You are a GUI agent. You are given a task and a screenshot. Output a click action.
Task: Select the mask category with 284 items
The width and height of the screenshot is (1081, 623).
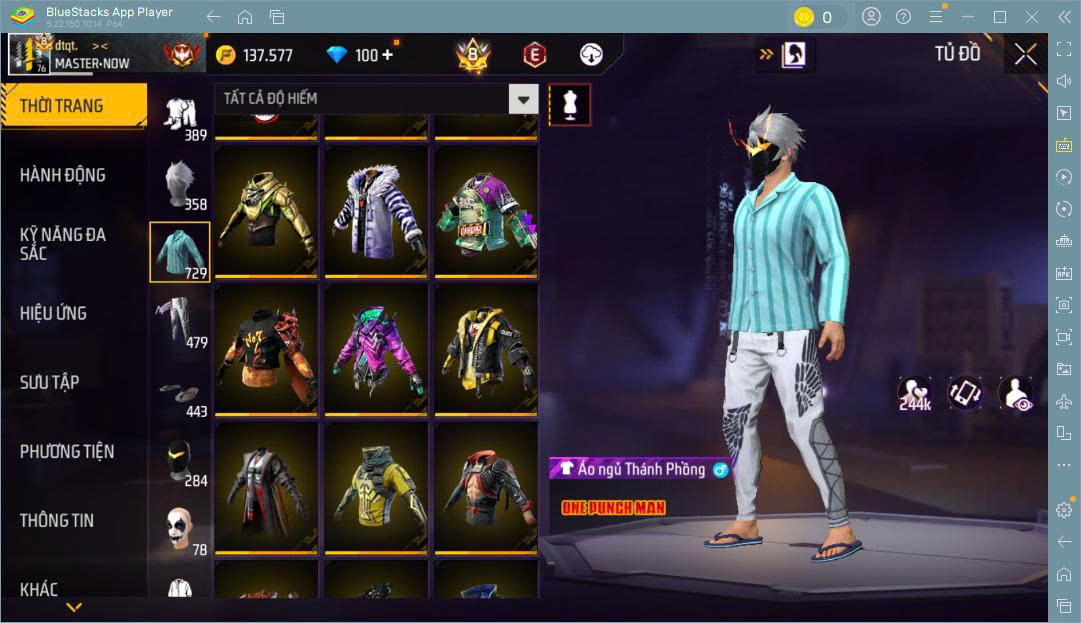point(180,462)
